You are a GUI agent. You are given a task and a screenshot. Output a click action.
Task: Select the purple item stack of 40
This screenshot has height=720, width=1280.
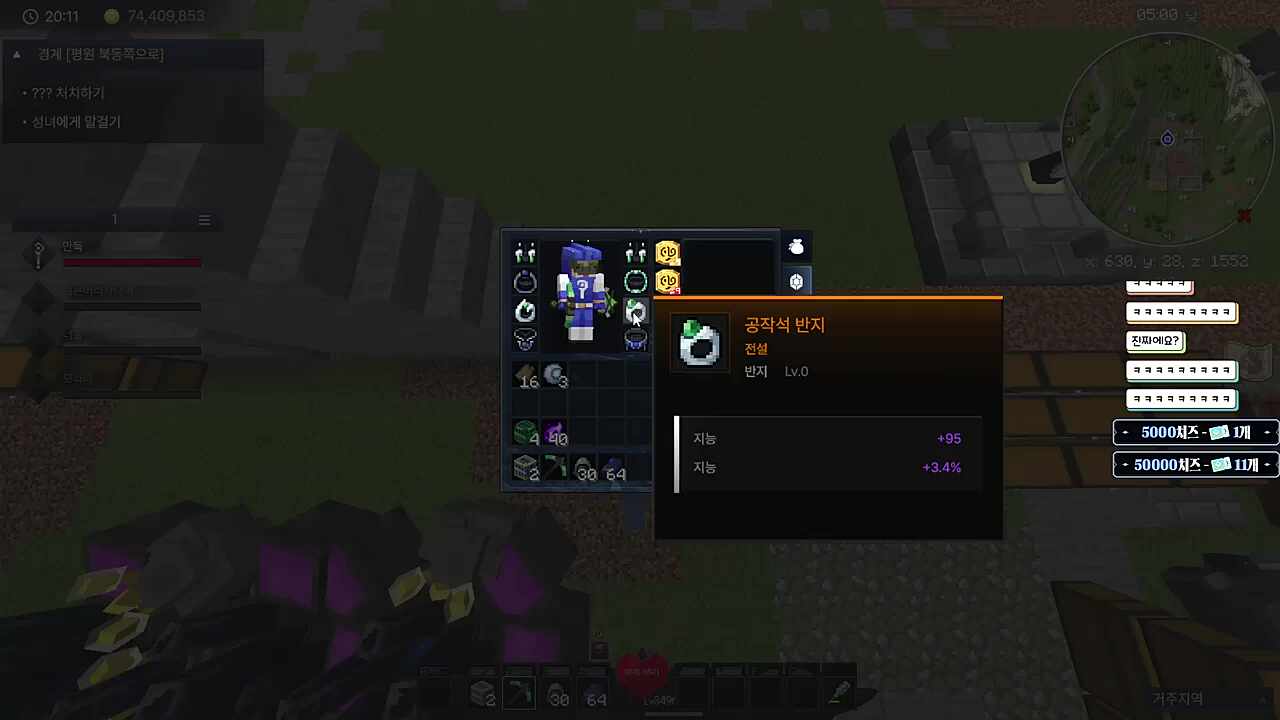click(555, 434)
